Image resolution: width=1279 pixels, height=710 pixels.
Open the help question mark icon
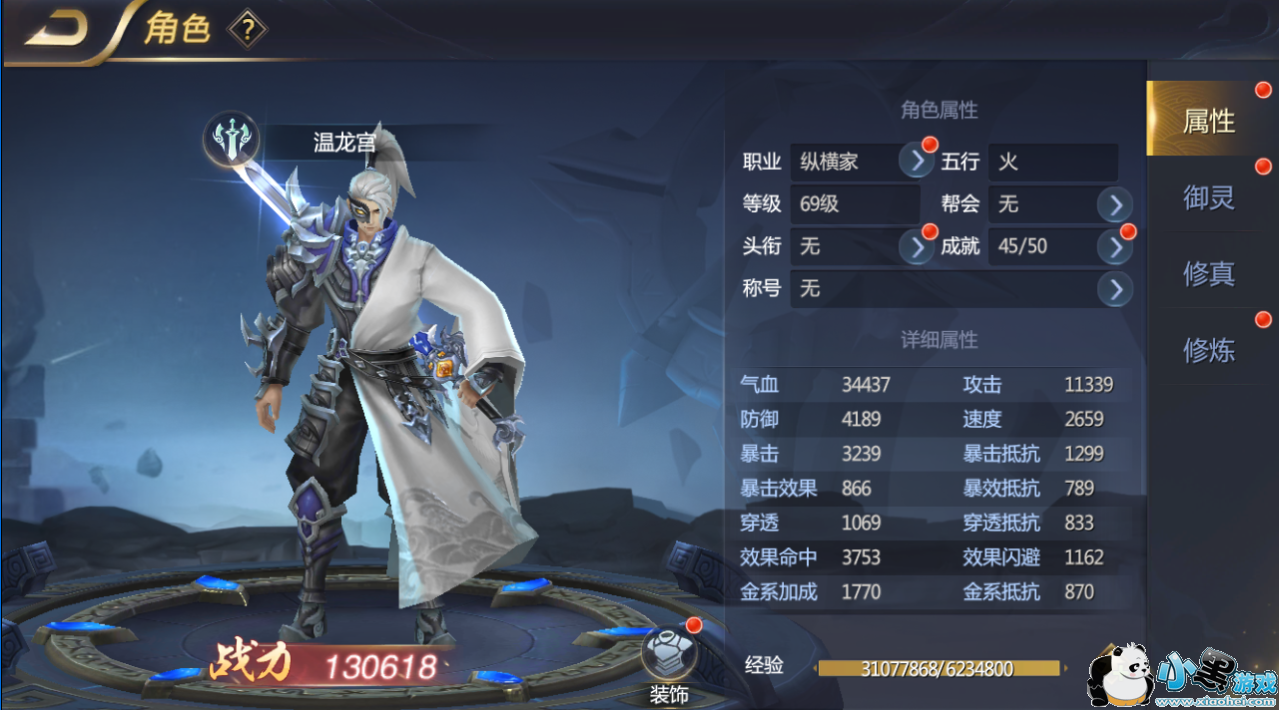click(x=247, y=30)
